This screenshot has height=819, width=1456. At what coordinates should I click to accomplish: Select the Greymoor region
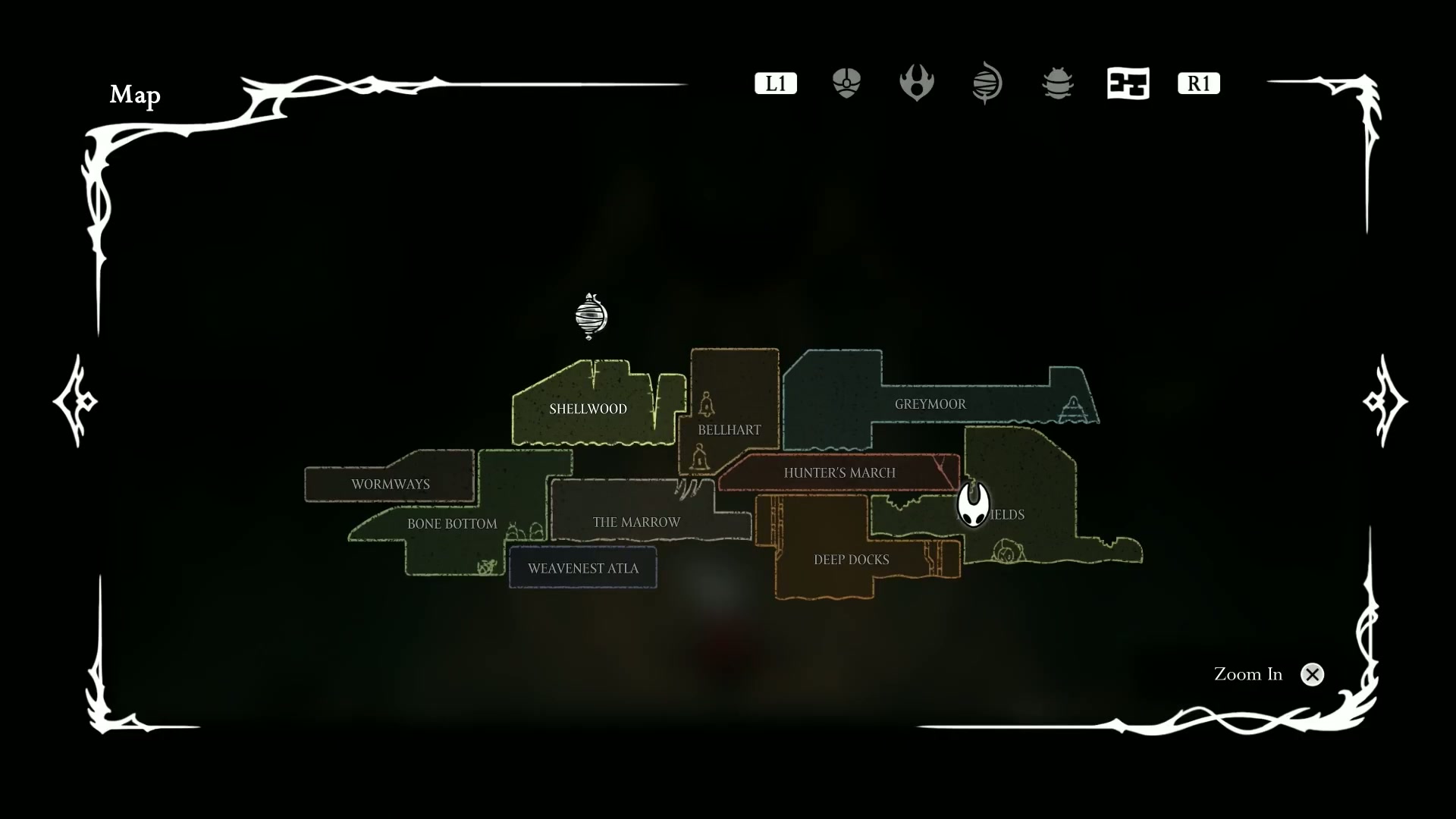[x=930, y=404]
